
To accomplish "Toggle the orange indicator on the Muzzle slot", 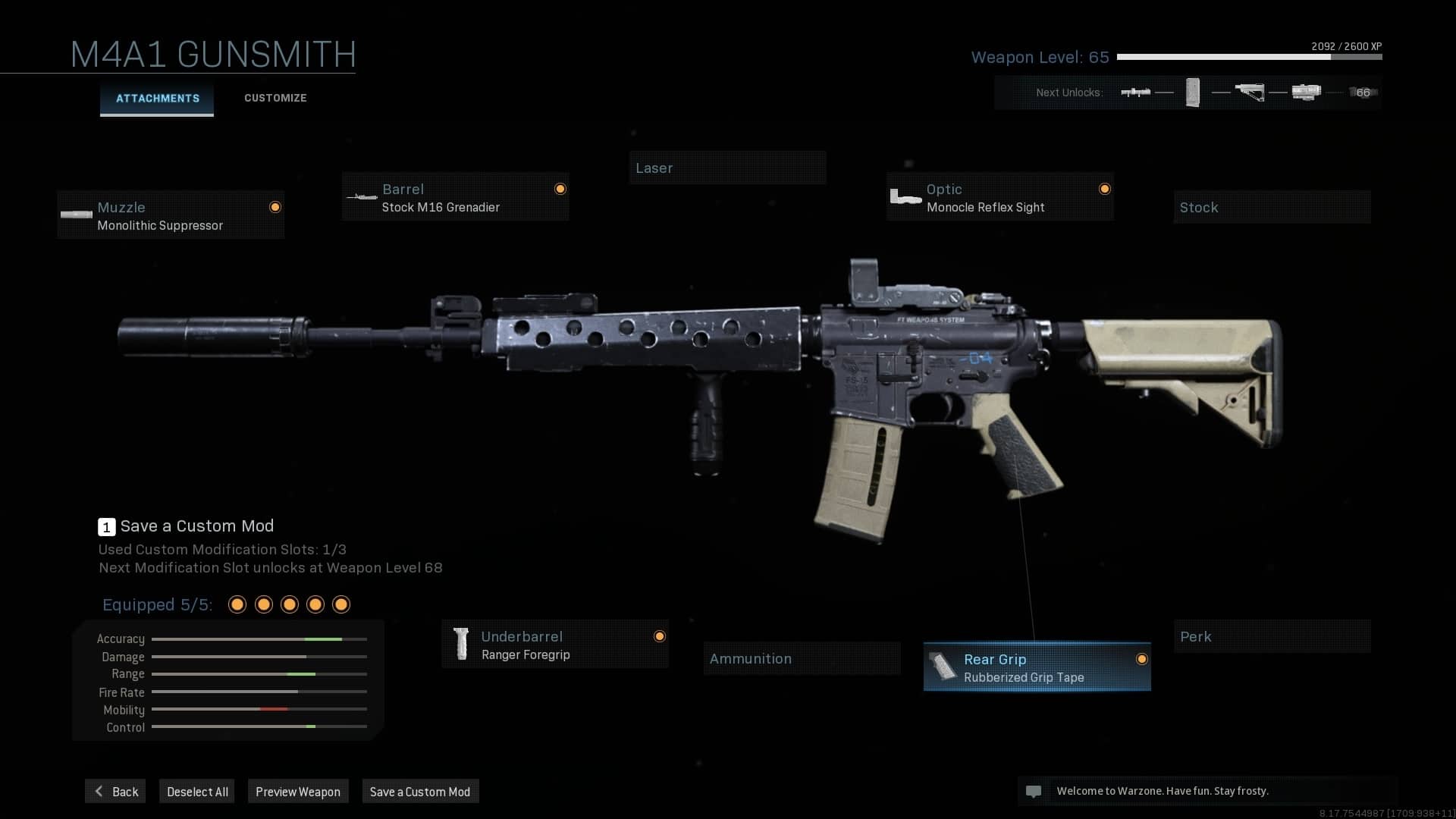I will 275,206.
